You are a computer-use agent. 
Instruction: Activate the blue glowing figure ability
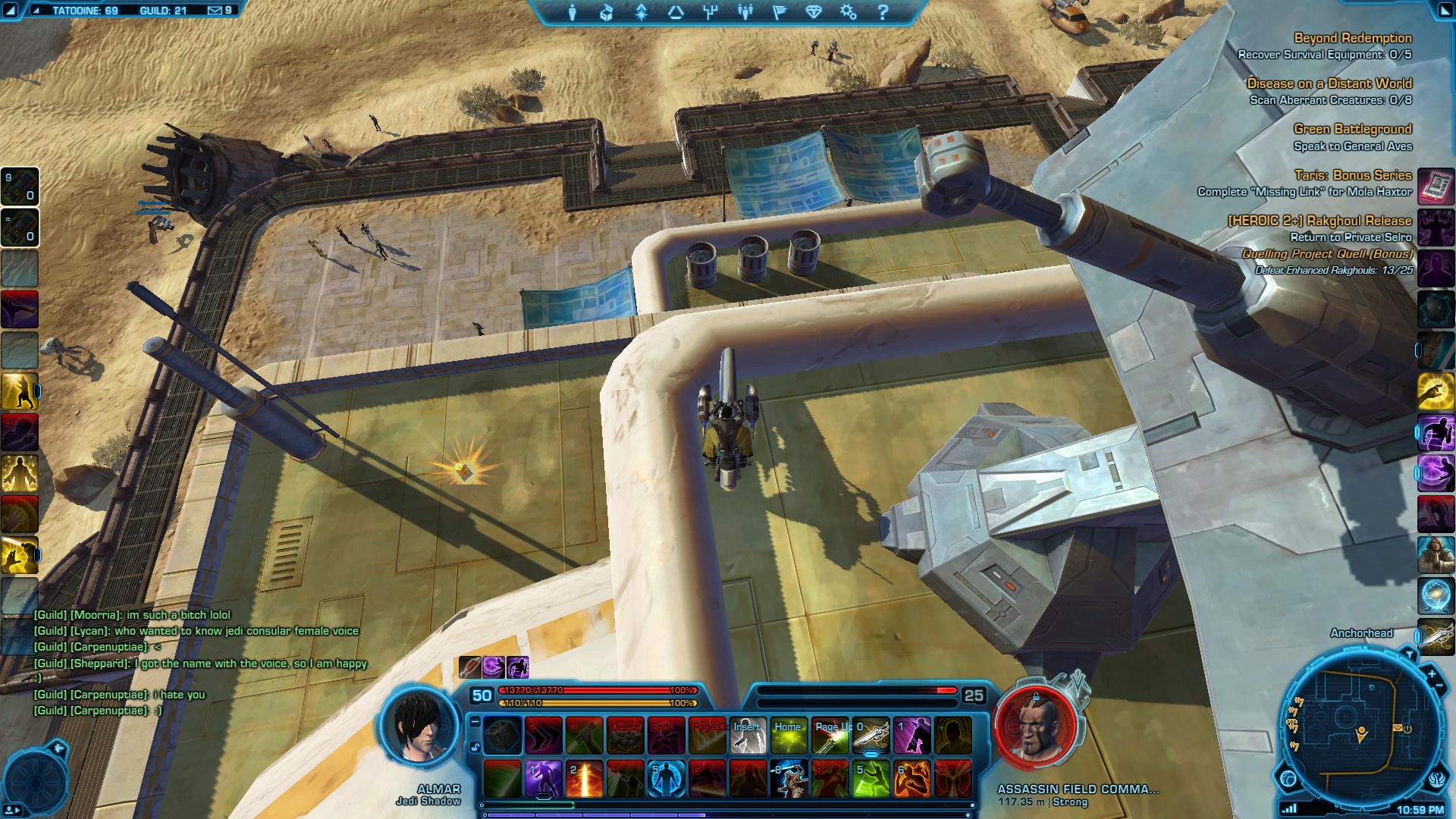[x=666, y=779]
